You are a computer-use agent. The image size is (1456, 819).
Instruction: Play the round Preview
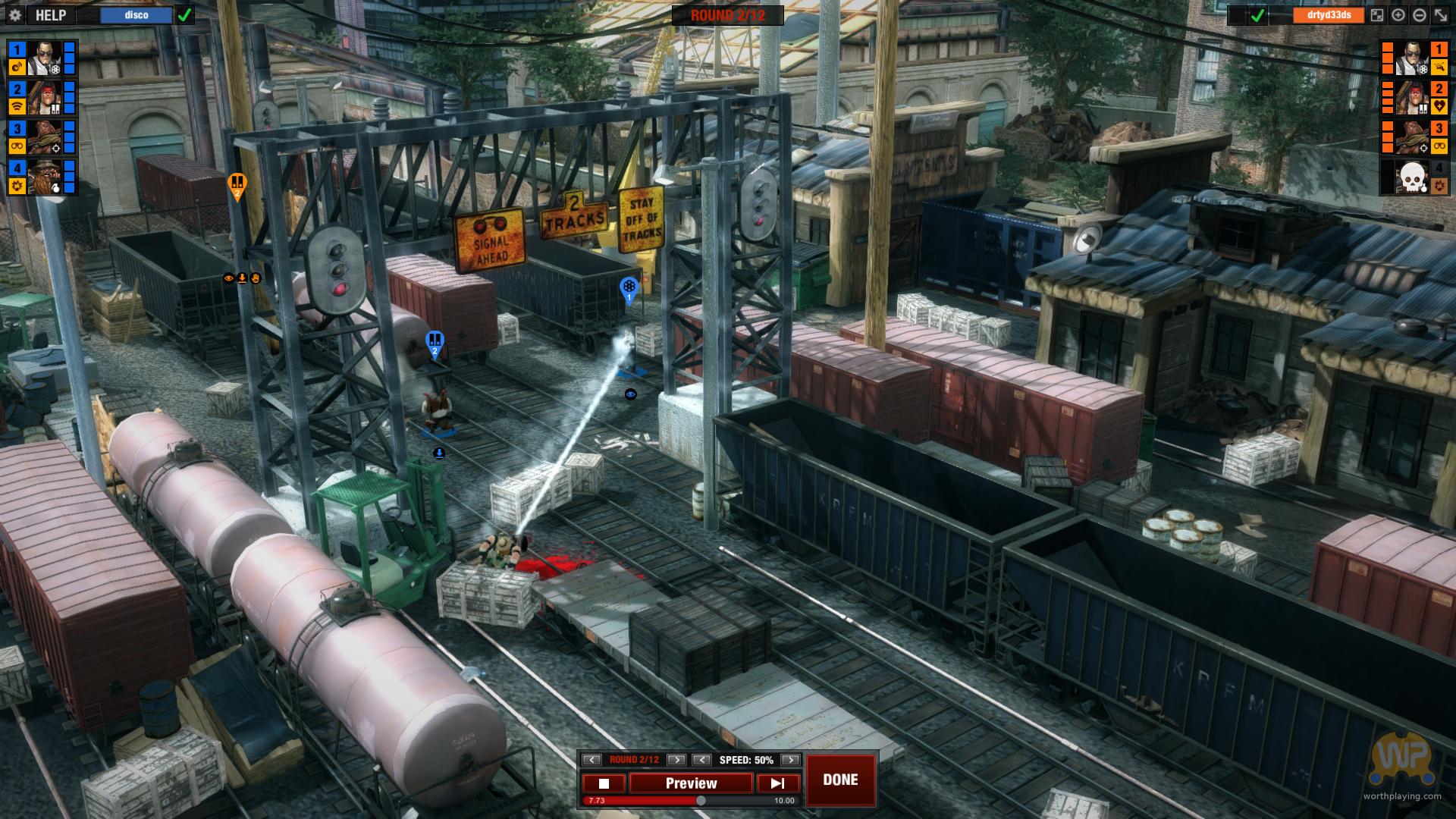pos(691,783)
